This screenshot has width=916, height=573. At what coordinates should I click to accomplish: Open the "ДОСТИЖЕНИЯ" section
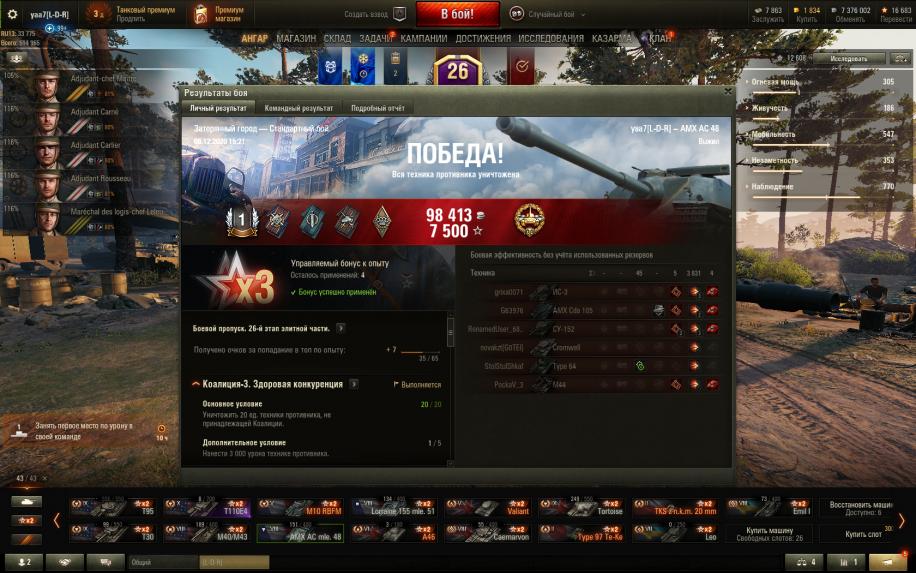[483, 39]
